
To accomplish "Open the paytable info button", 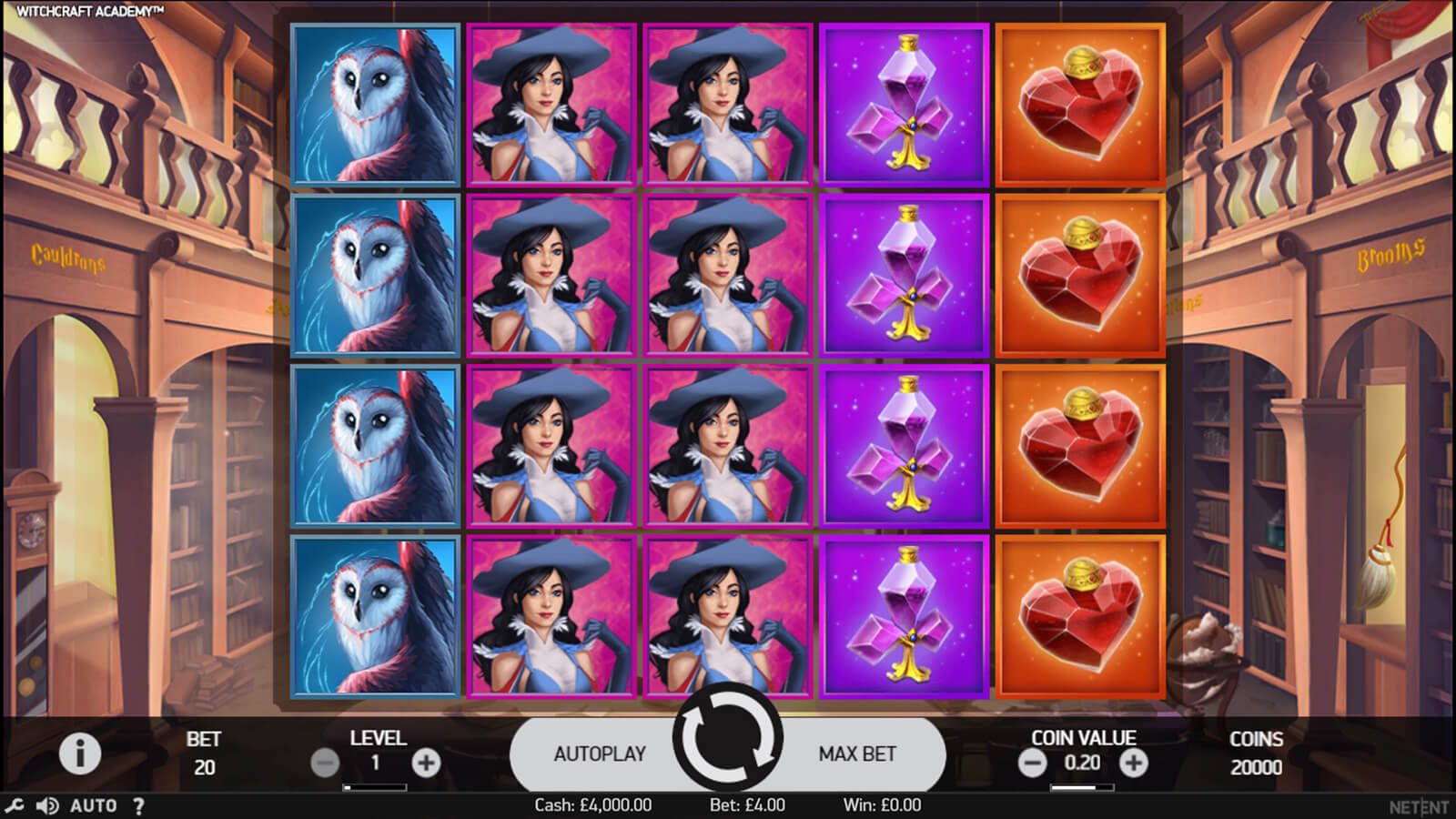I will point(80,753).
